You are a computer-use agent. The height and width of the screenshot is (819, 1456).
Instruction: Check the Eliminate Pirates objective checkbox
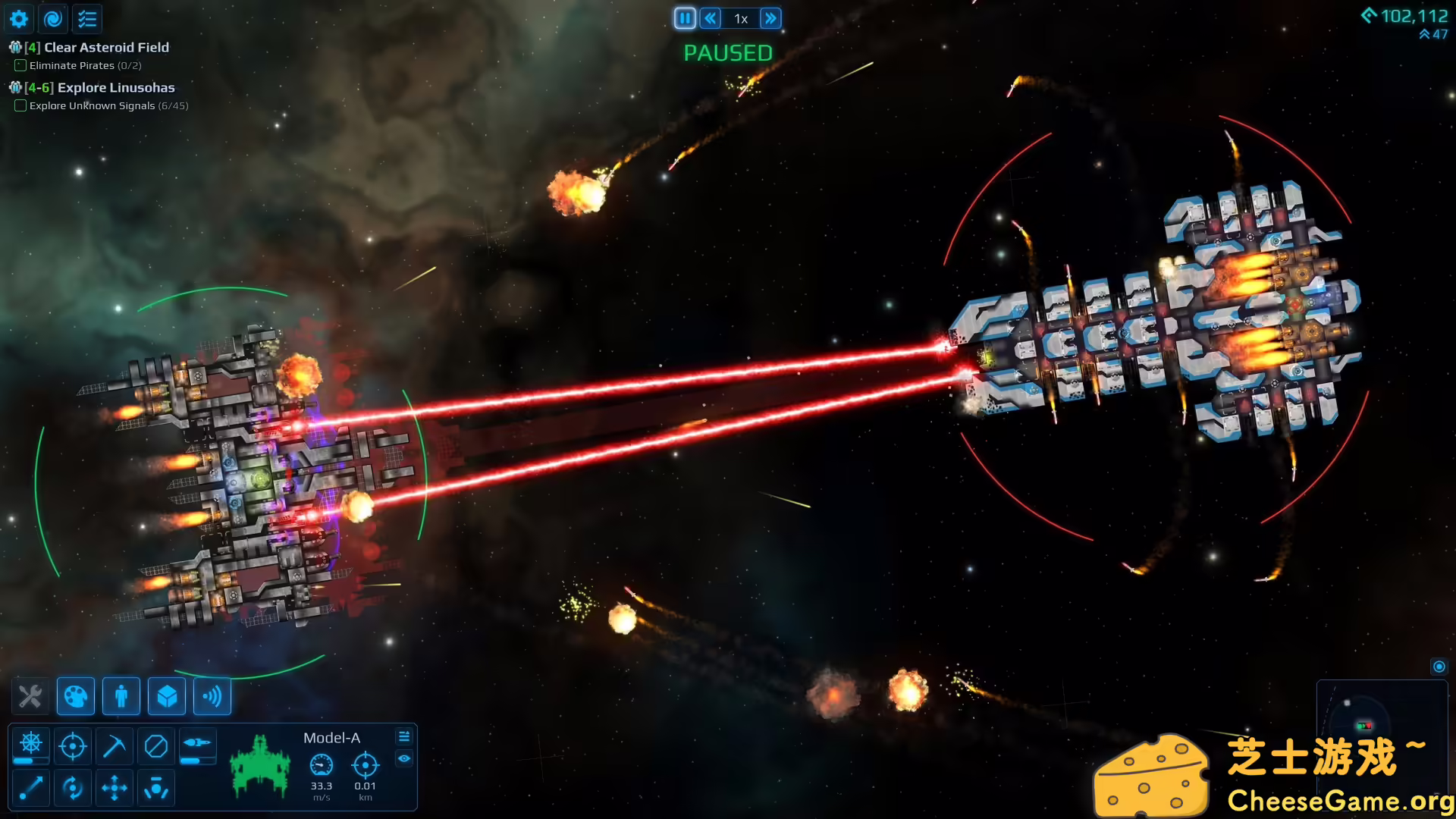click(20, 65)
